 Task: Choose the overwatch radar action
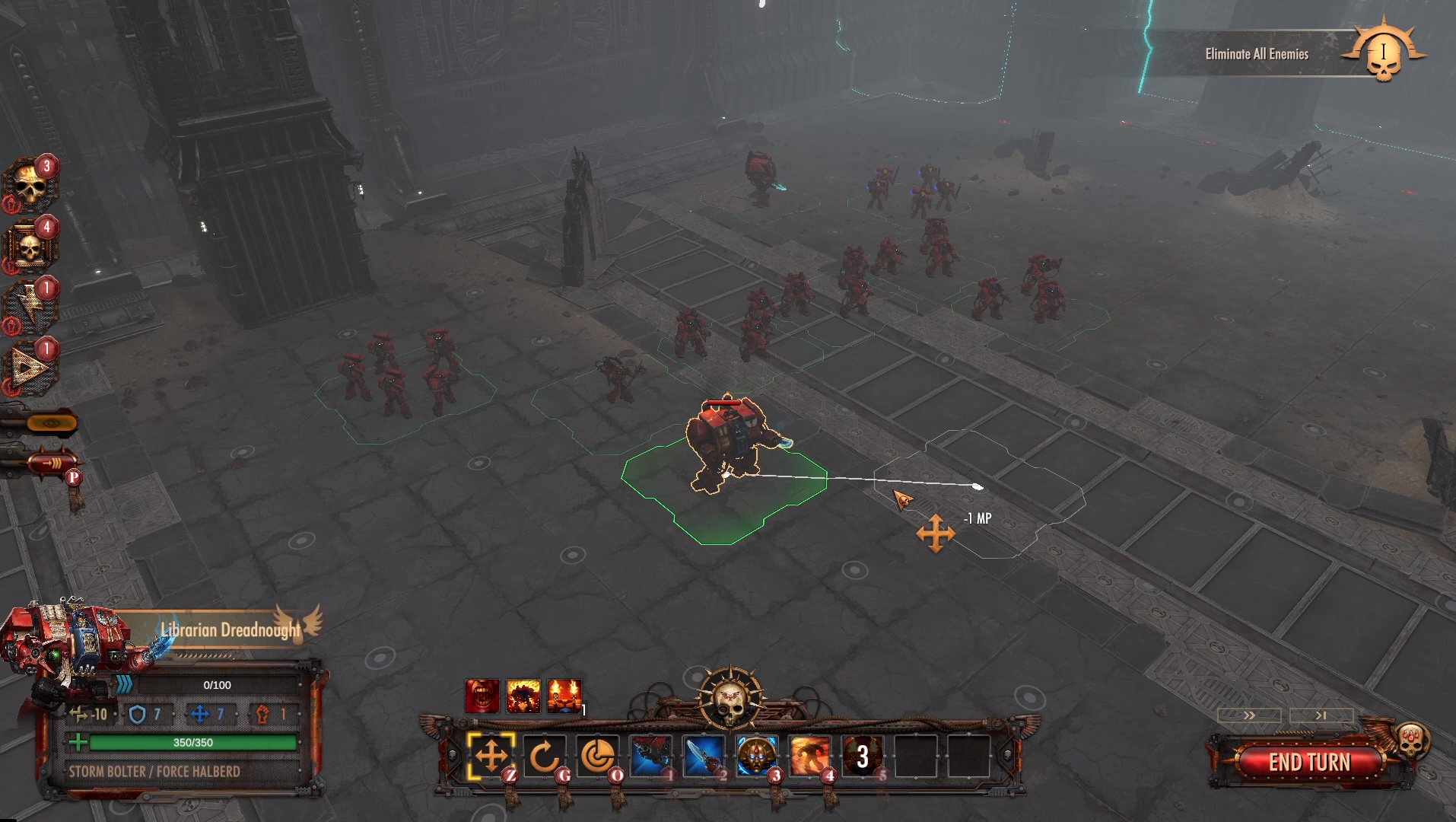click(597, 757)
